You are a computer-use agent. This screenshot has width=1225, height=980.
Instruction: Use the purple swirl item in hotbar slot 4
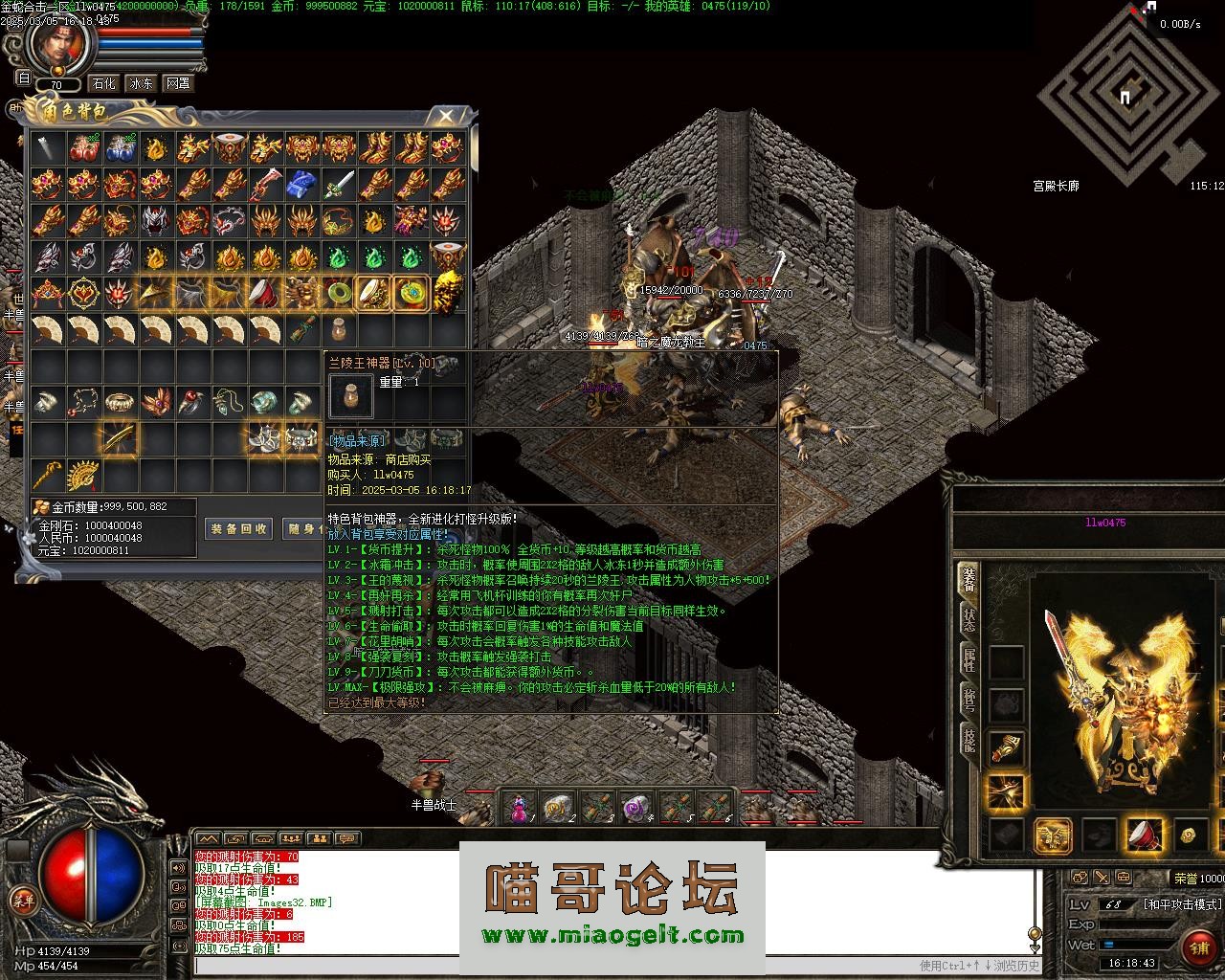pyautogui.click(x=635, y=809)
